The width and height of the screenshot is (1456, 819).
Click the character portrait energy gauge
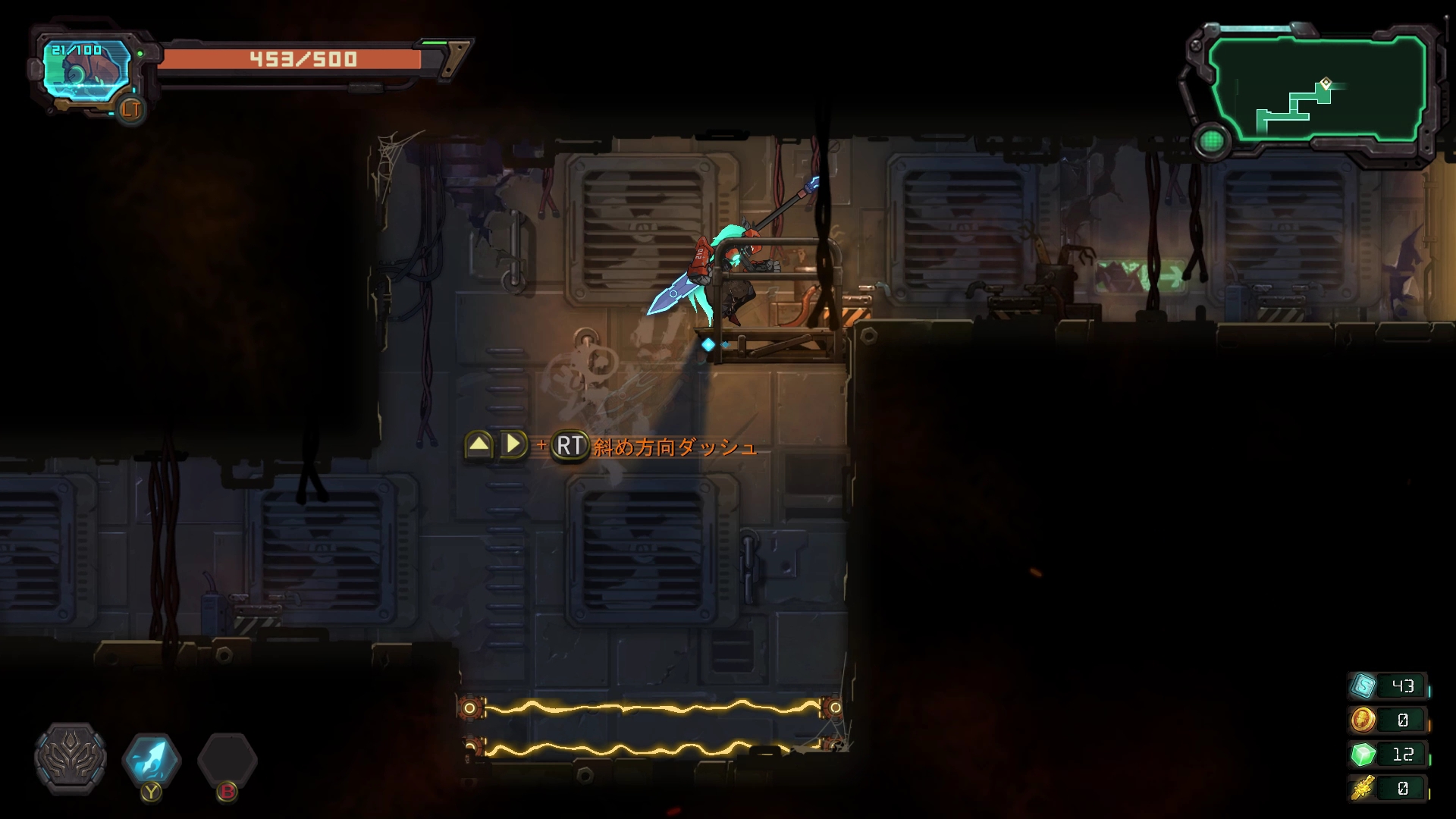85,72
